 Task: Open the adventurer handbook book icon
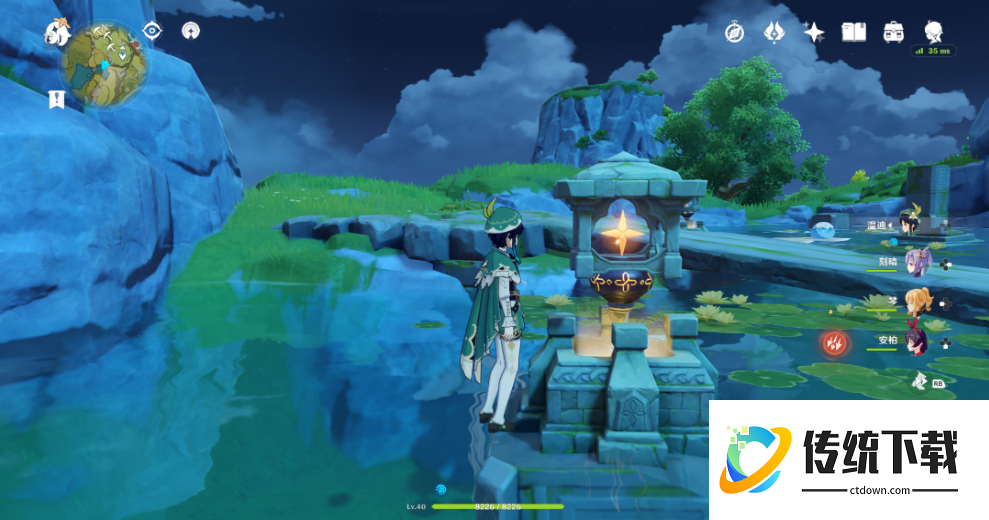pyautogui.click(x=853, y=32)
